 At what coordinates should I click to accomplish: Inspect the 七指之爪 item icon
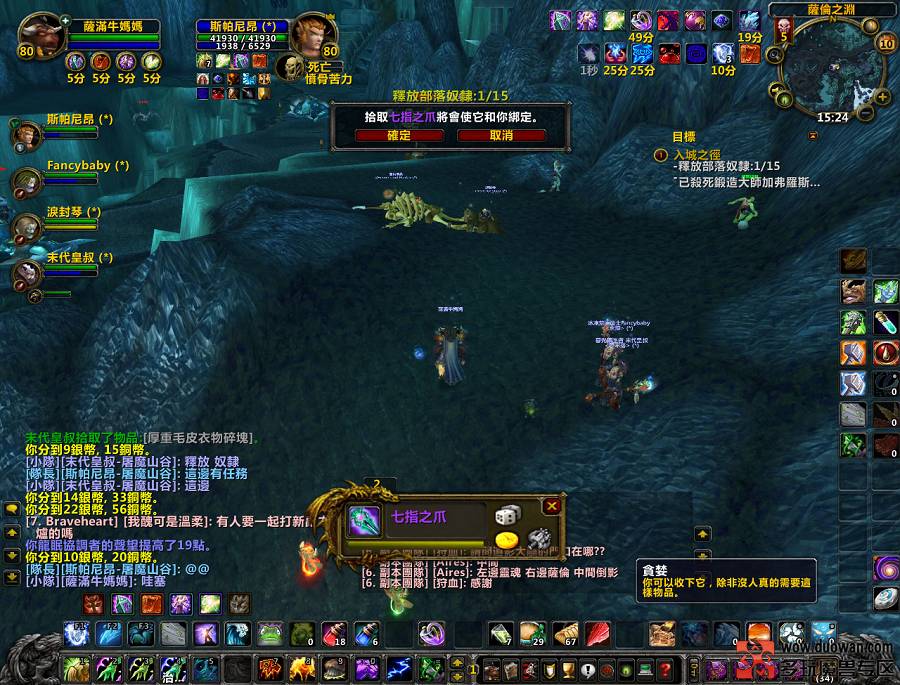point(362,519)
